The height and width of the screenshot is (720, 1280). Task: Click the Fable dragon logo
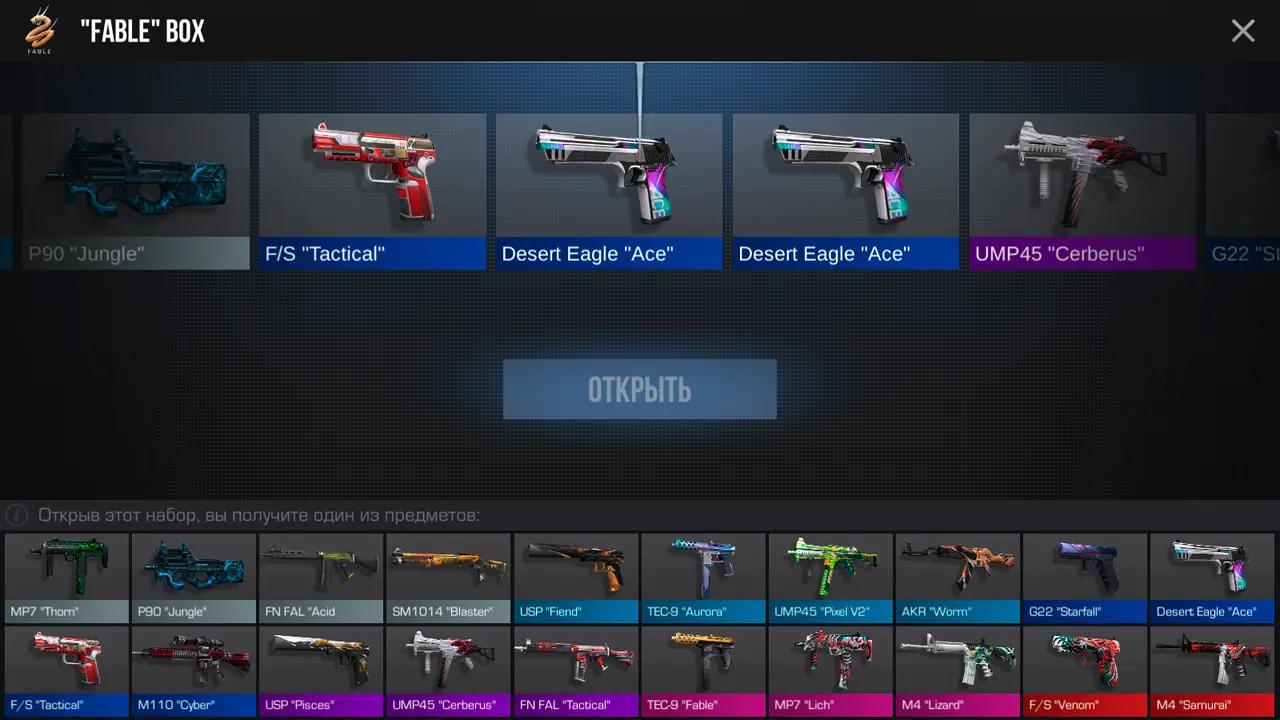[39, 30]
